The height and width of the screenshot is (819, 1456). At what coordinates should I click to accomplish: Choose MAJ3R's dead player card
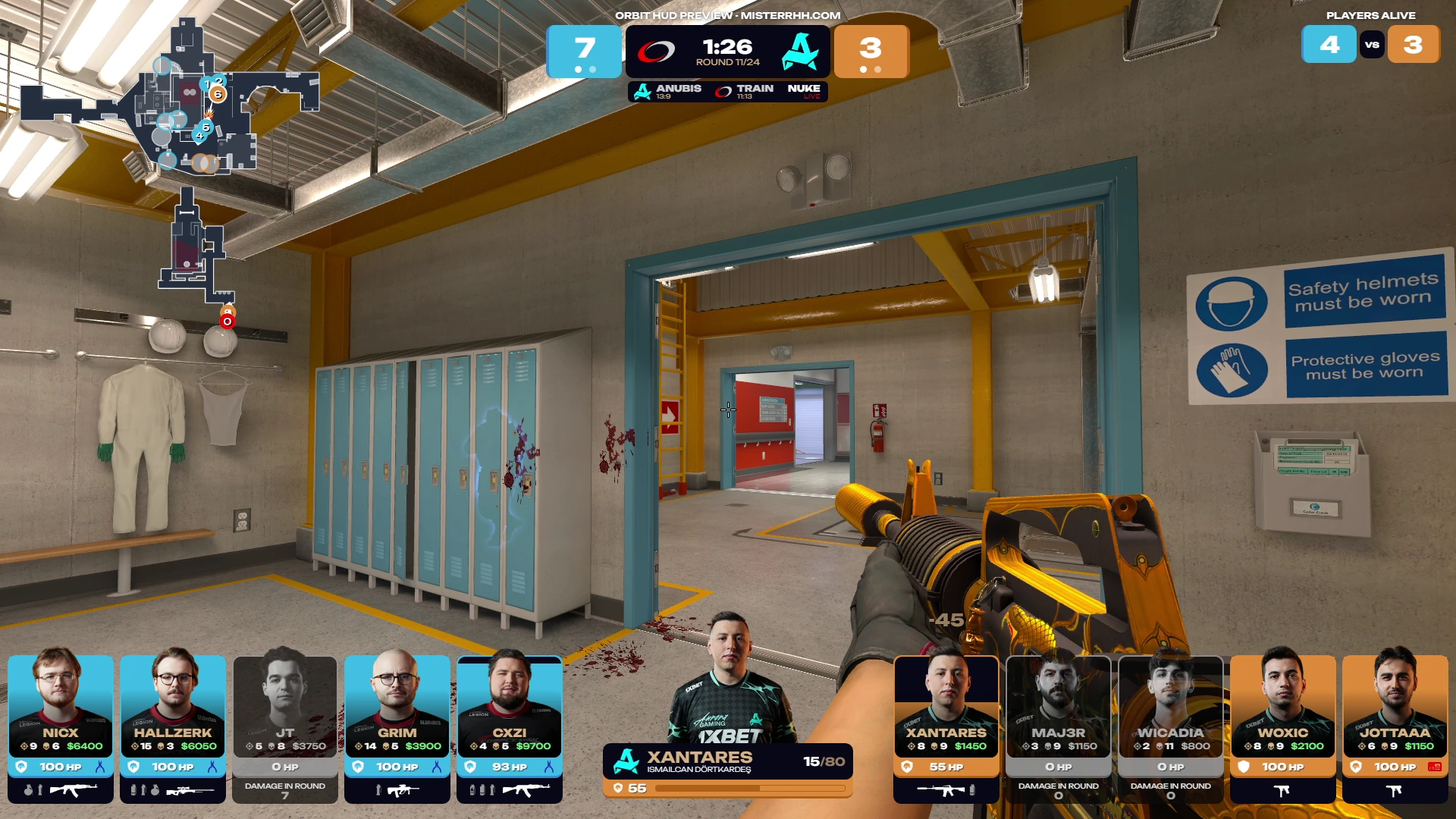click(1058, 726)
